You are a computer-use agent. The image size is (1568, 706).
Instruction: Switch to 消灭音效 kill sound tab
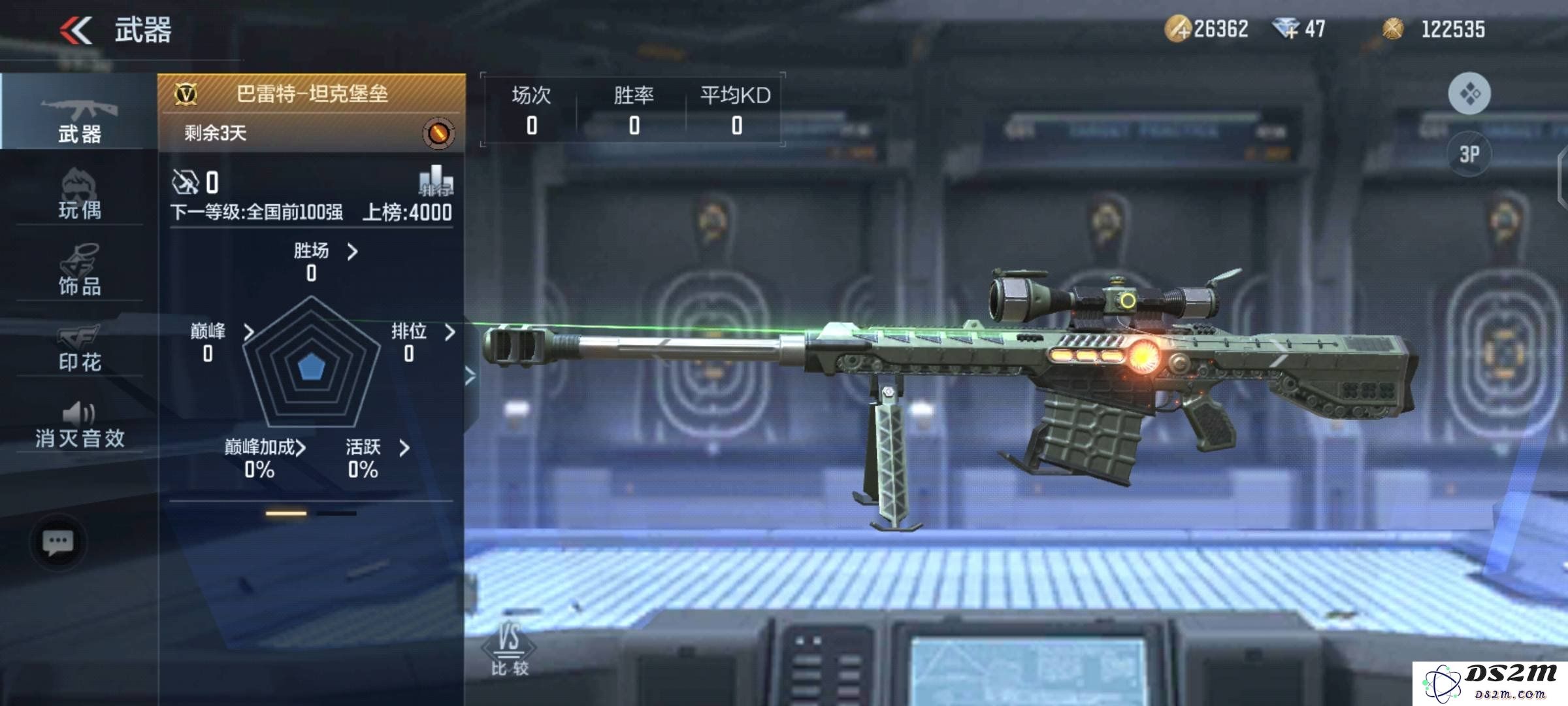(79, 425)
